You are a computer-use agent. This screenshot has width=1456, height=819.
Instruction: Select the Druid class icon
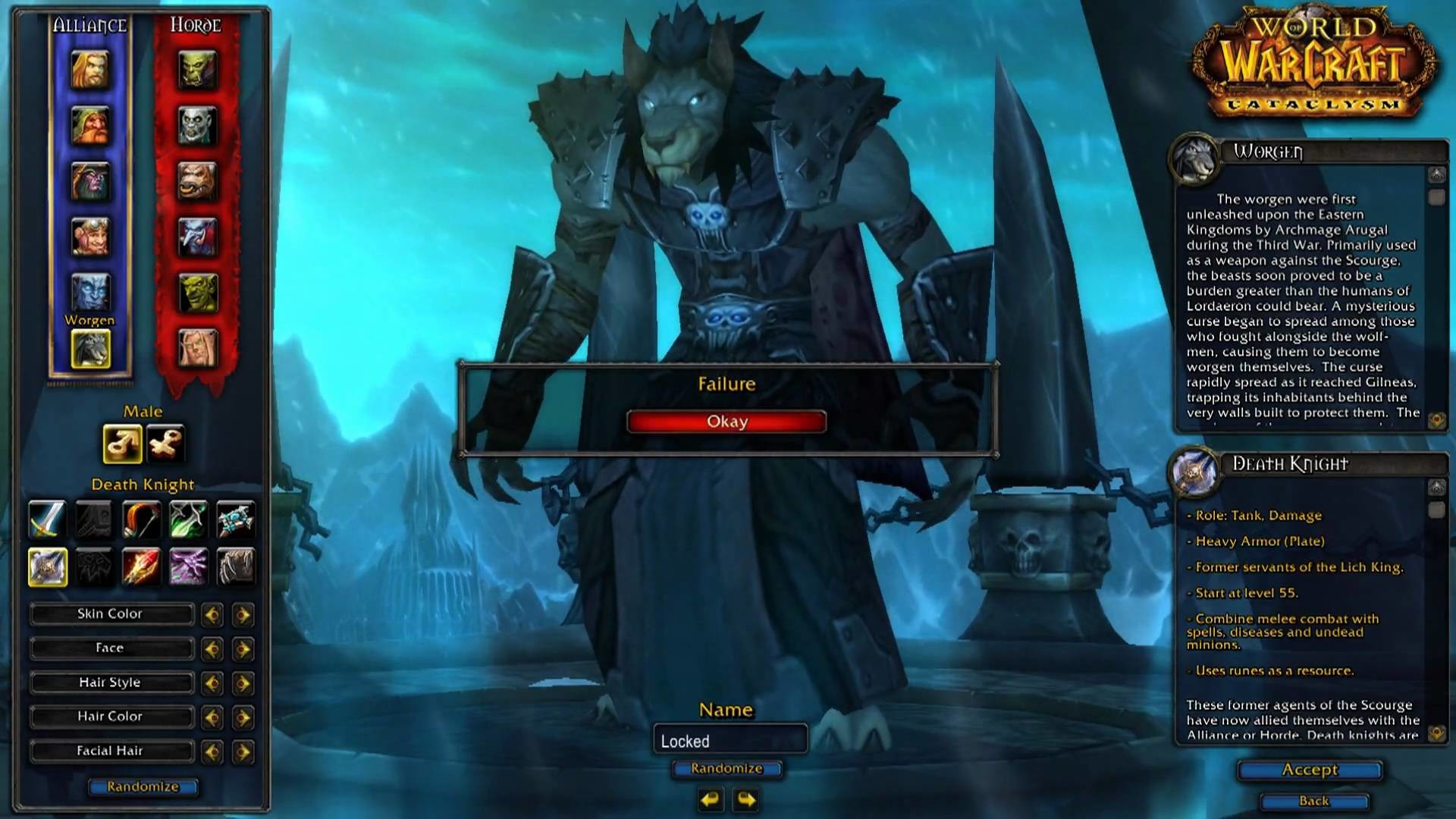click(237, 565)
